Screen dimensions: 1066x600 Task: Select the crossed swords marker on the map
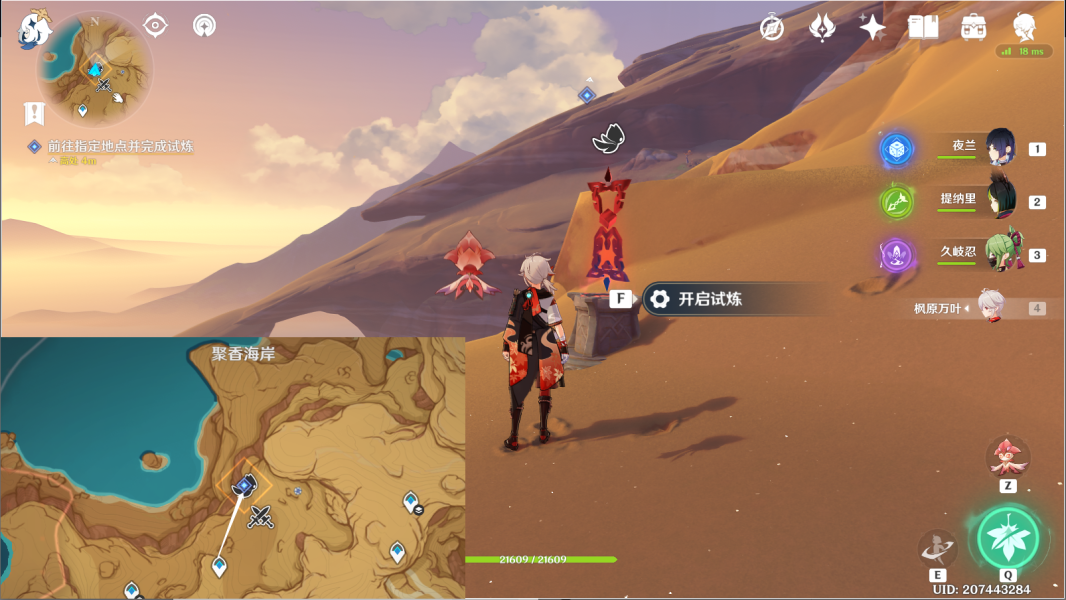point(262,517)
